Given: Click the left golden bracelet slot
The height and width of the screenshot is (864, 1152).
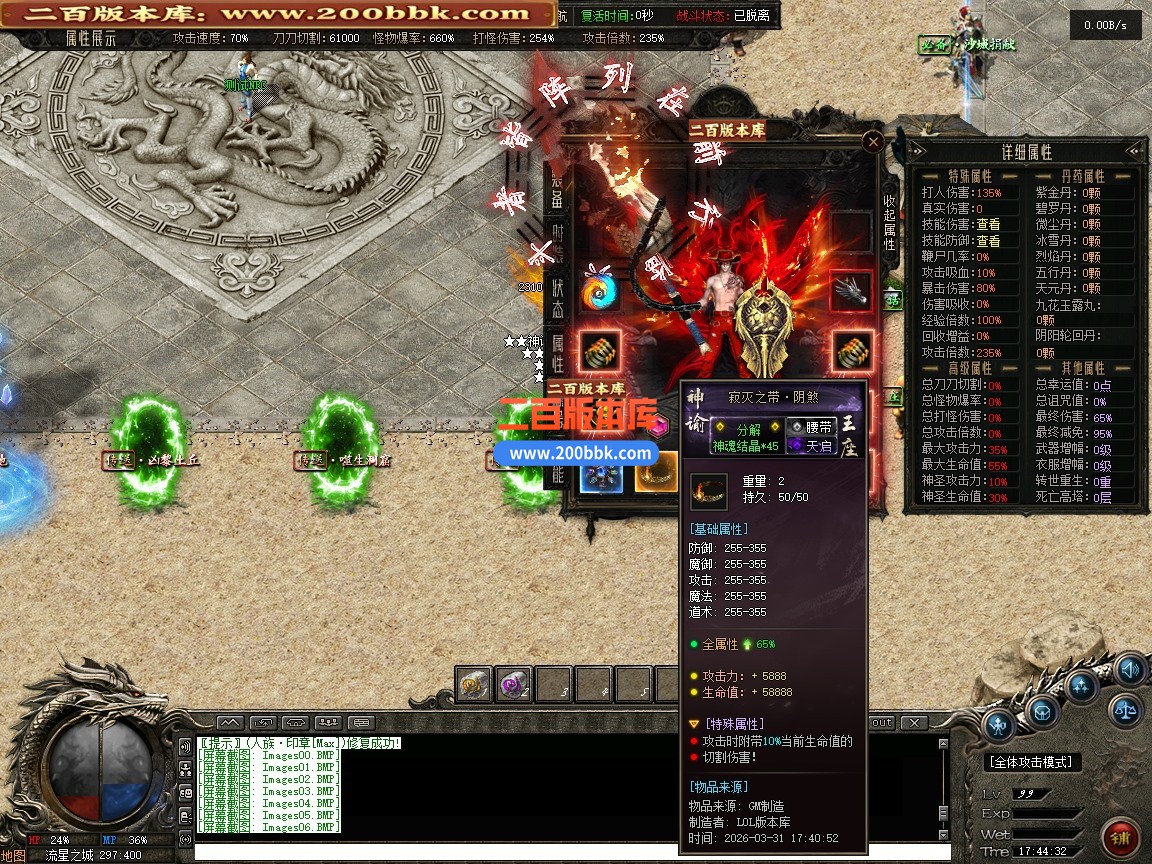Looking at the screenshot, I should tap(600, 350).
